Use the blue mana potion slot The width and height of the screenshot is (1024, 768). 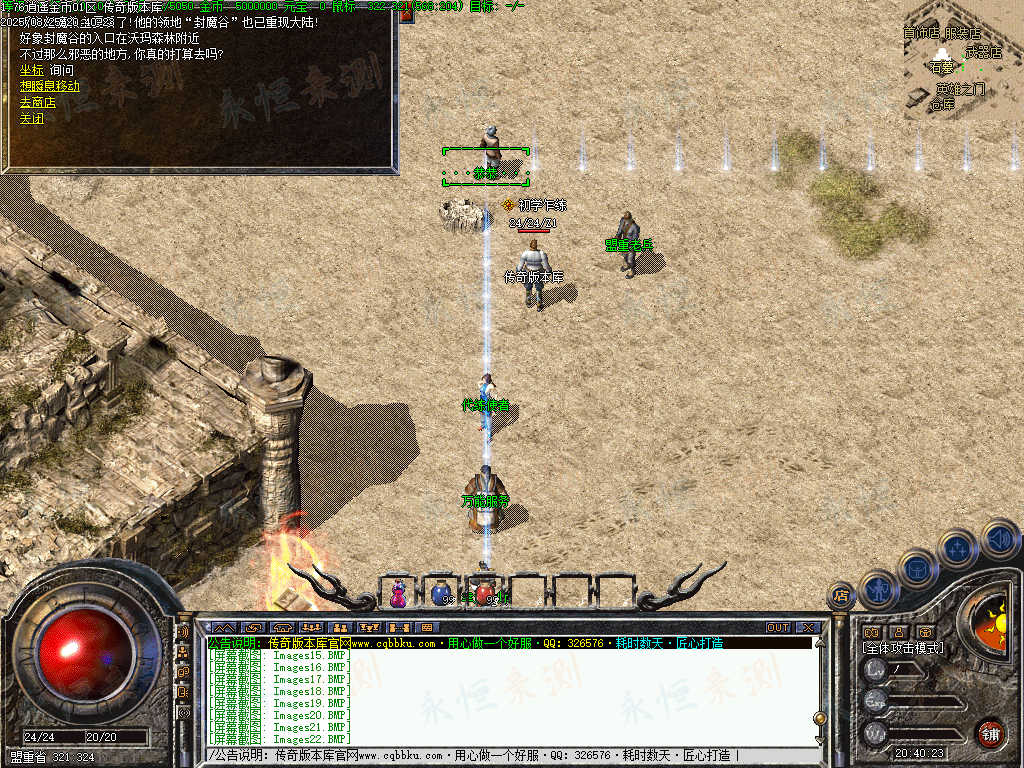(x=440, y=594)
